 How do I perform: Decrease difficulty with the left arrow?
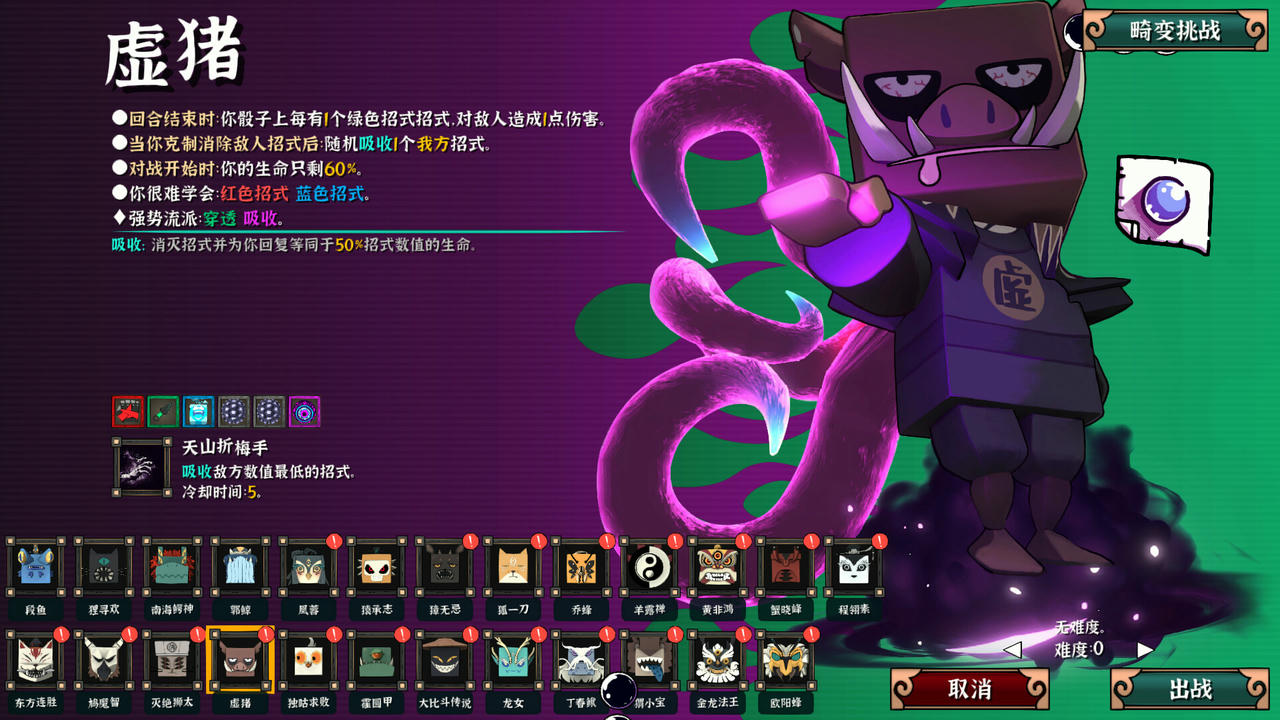tap(1012, 650)
